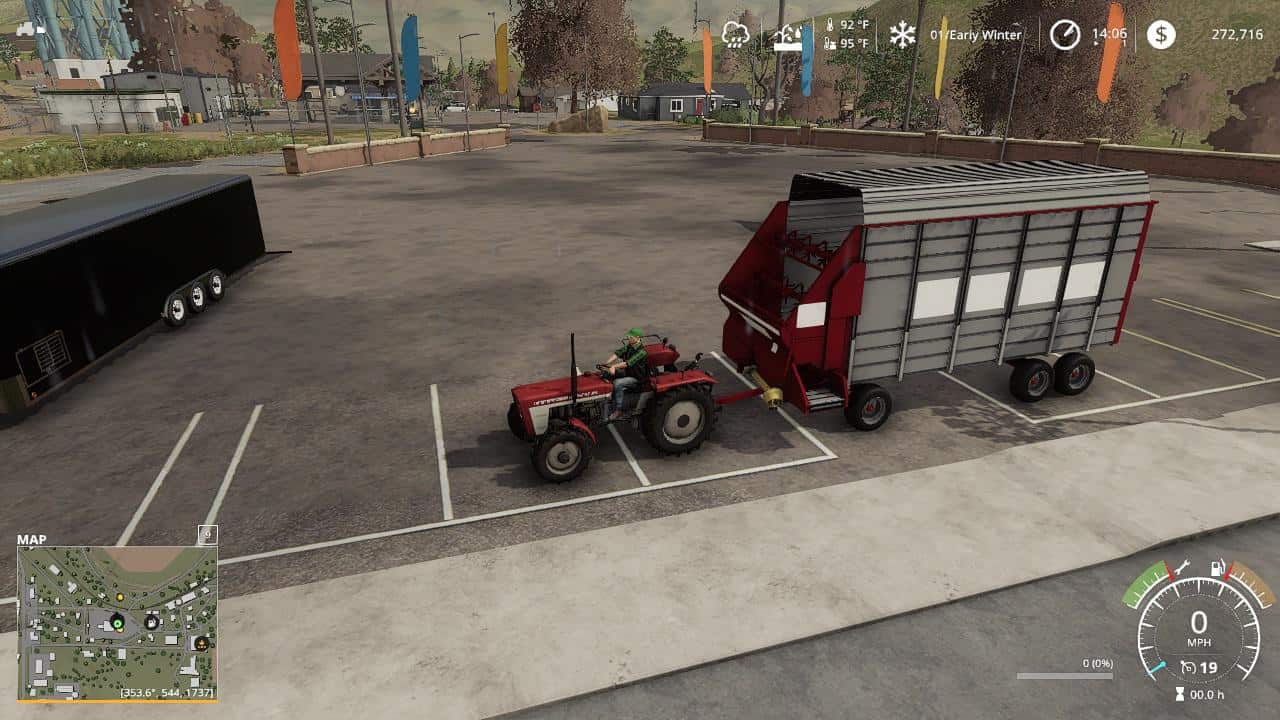Click the yellow mission marker on the minimap

(120, 597)
